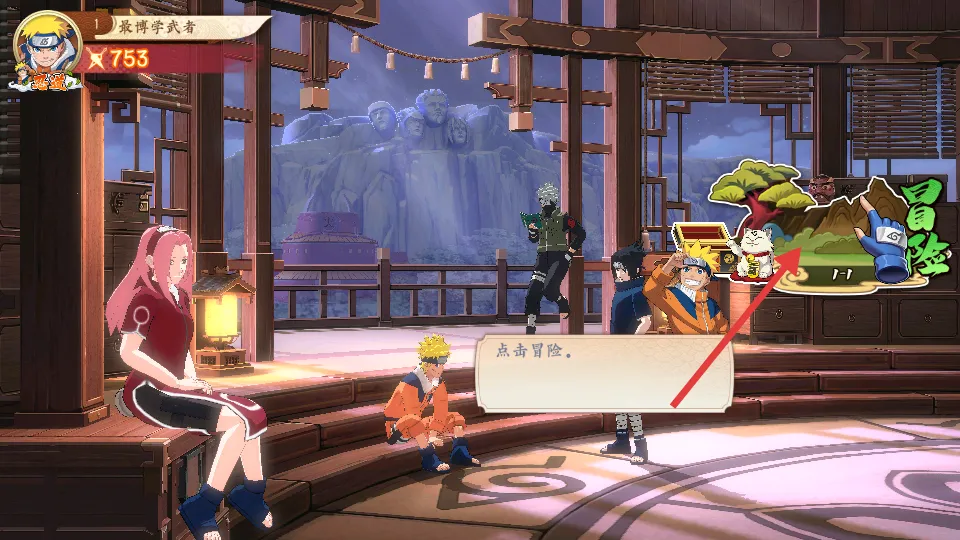960x540 pixels.
Task: Tap the 点击冒险 tutorial dialogue box
Action: click(x=604, y=372)
